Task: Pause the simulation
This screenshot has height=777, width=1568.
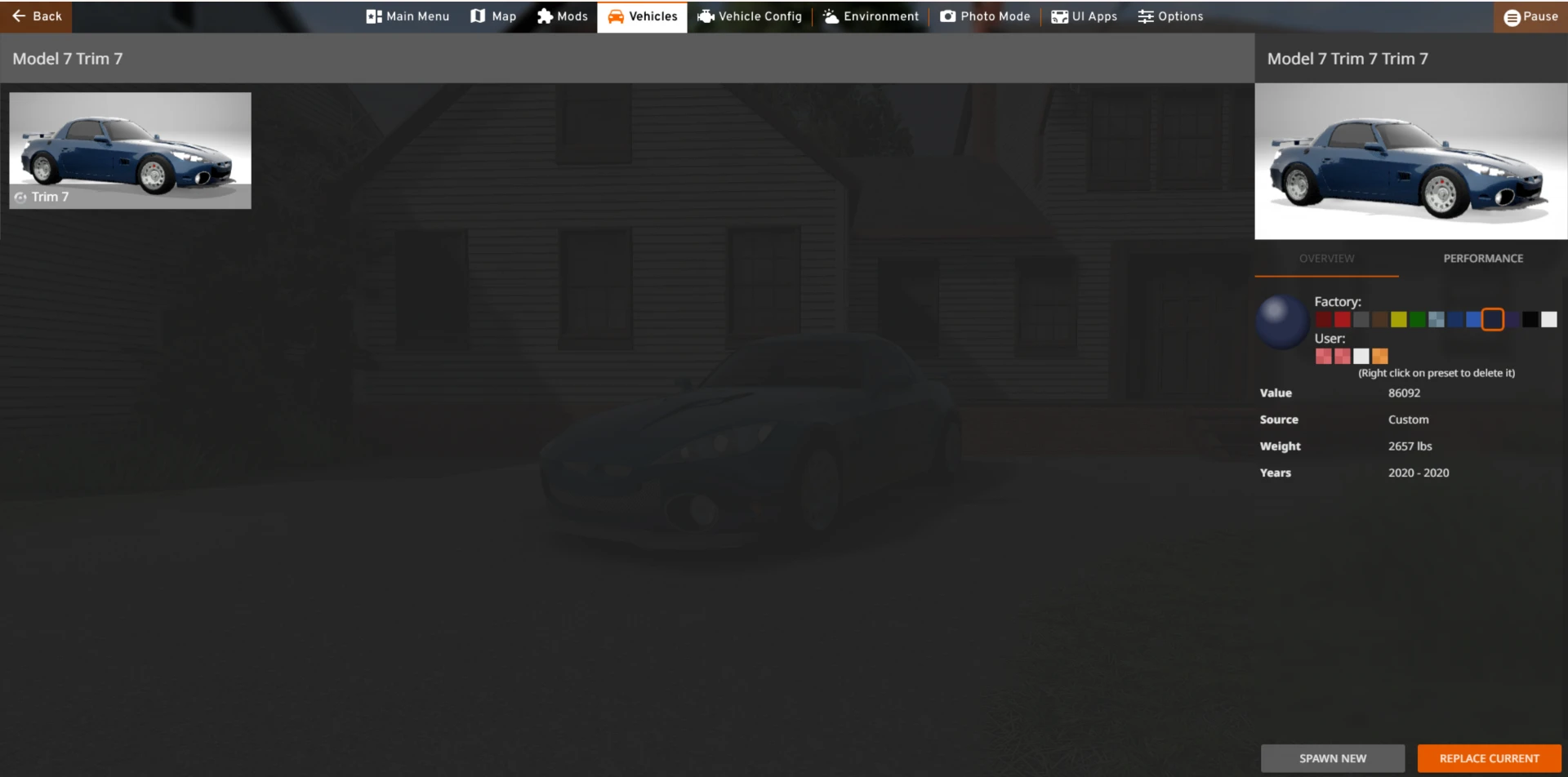Action: pyautogui.click(x=1531, y=16)
